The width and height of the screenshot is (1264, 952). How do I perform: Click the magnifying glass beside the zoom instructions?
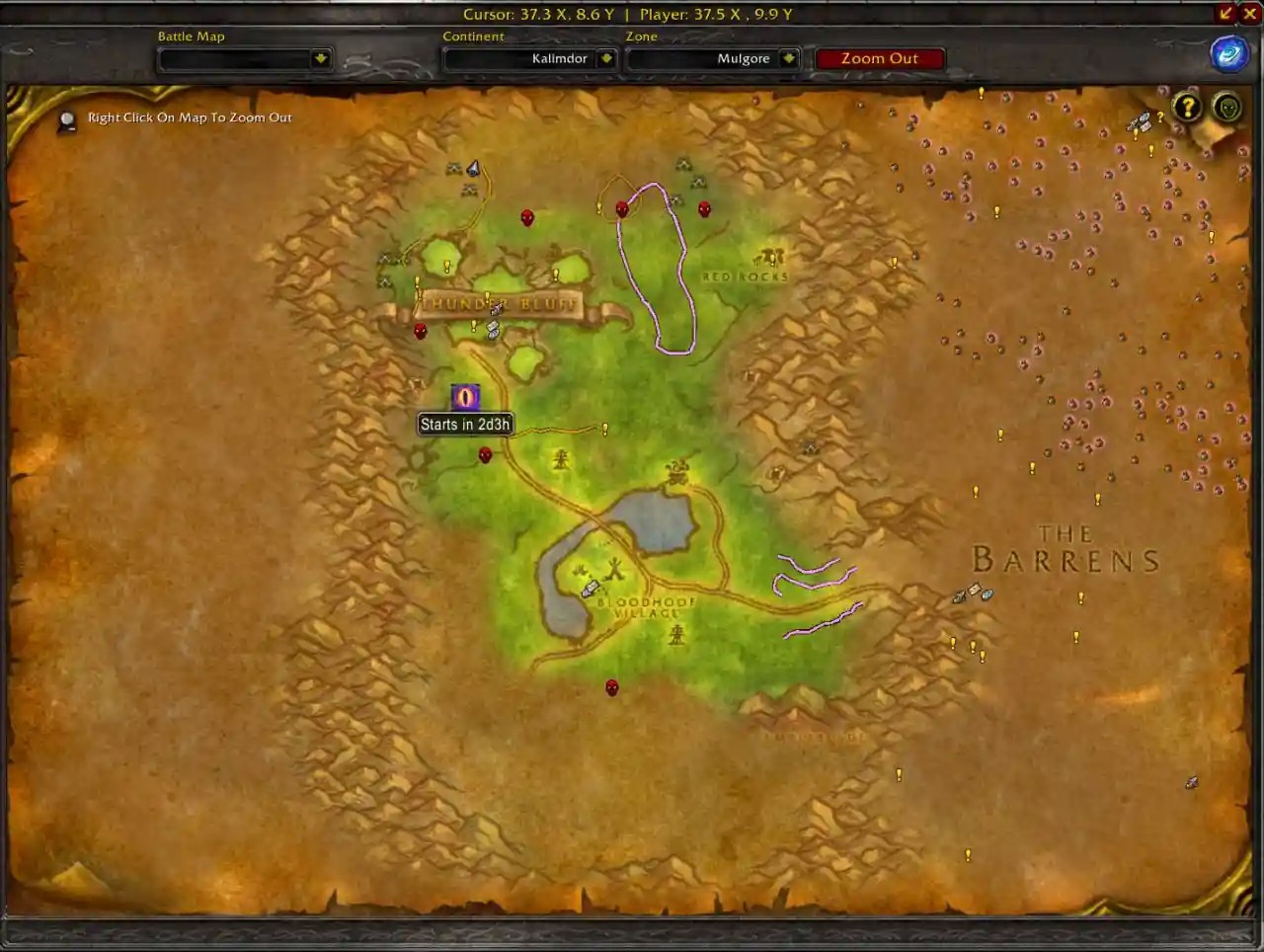(x=67, y=118)
